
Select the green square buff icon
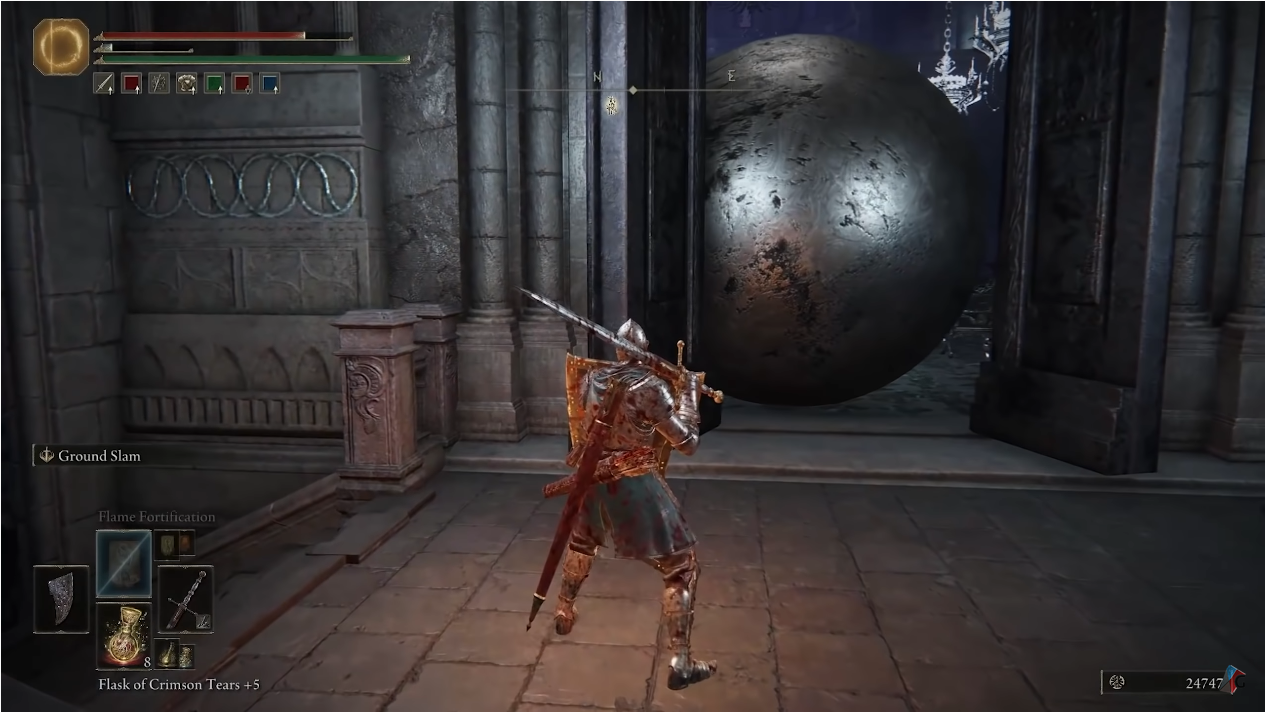point(214,84)
